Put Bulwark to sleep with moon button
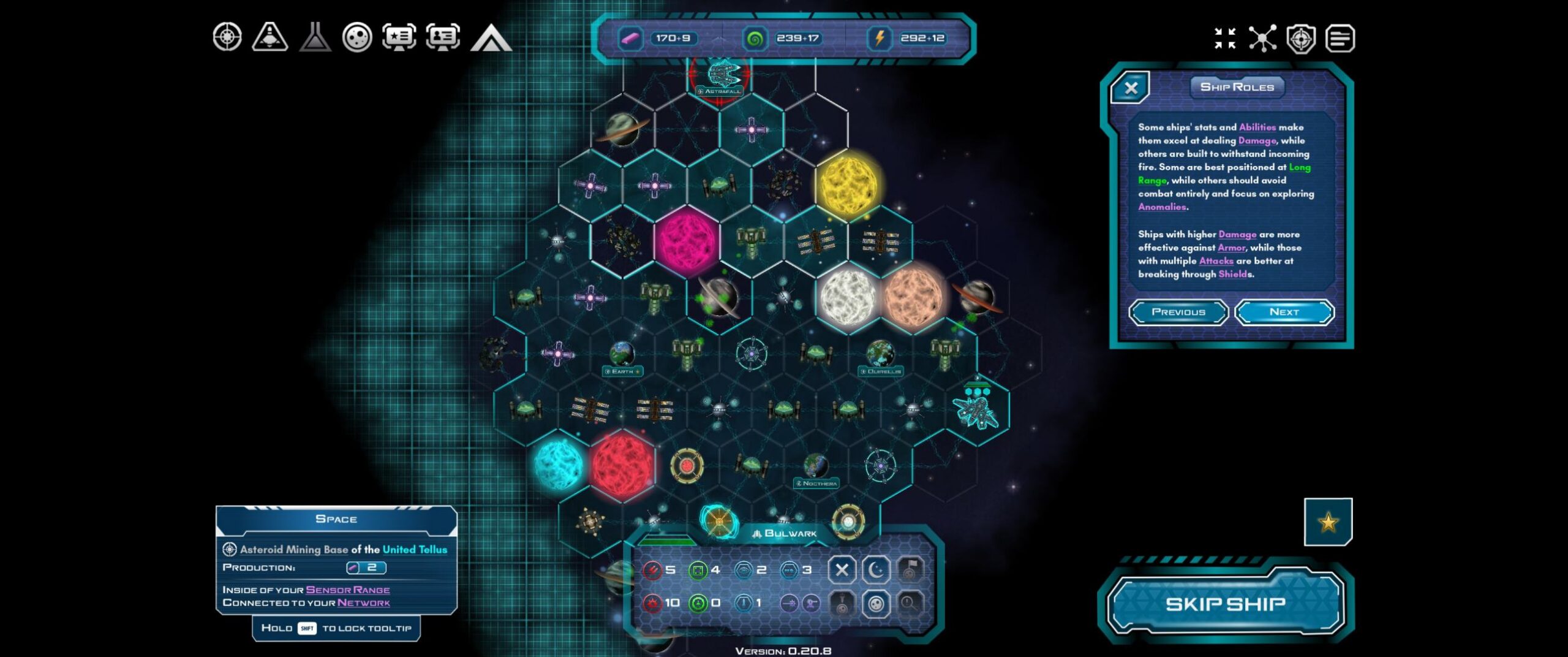The width and height of the screenshot is (1568, 657). point(876,570)
